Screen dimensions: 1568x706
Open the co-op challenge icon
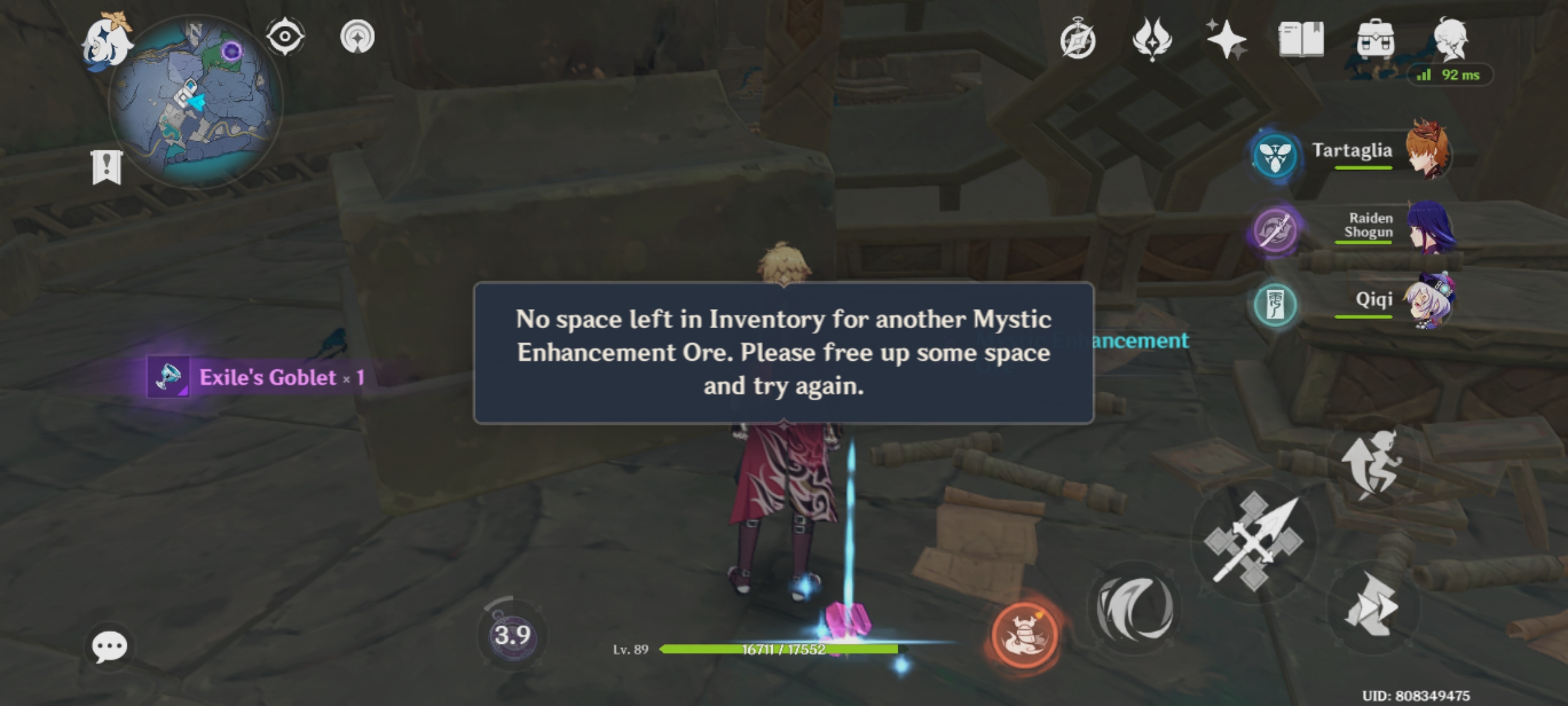pyautogui.click(x=359, y=36)
